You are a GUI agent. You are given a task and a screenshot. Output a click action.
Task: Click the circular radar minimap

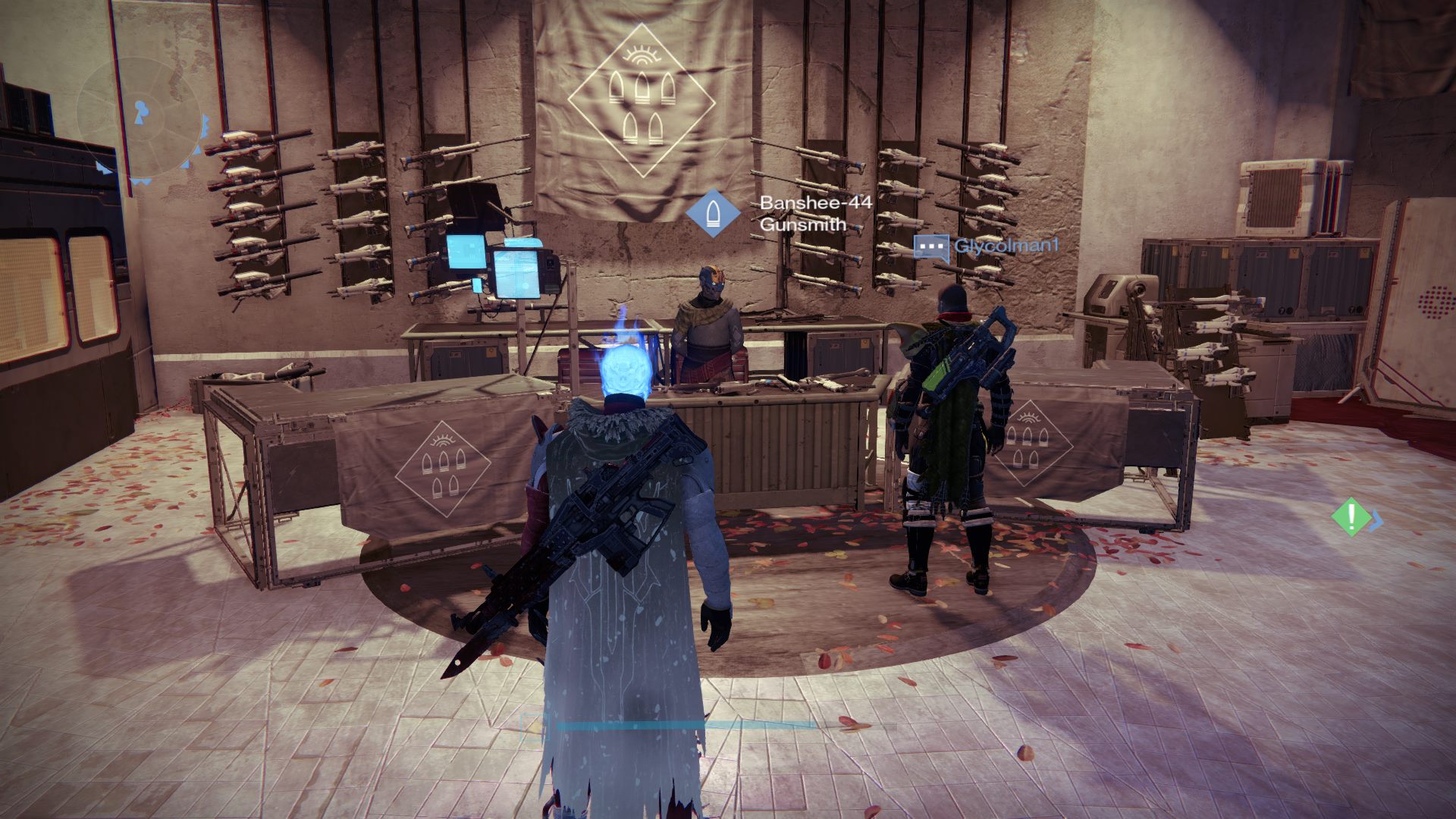pos(141,121)
